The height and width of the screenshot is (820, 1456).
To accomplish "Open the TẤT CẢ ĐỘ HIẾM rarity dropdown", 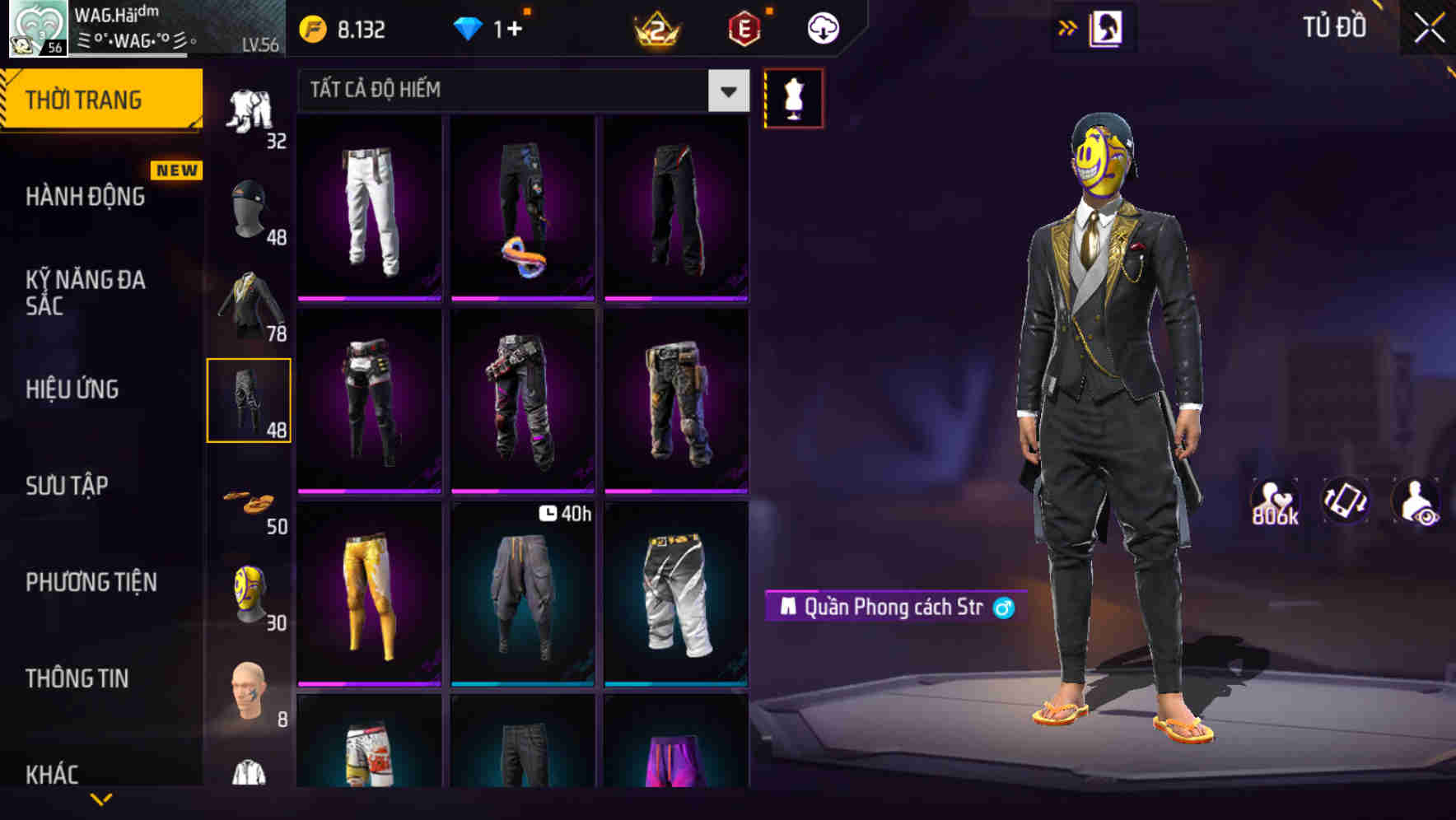I will [x=519, y=91].
